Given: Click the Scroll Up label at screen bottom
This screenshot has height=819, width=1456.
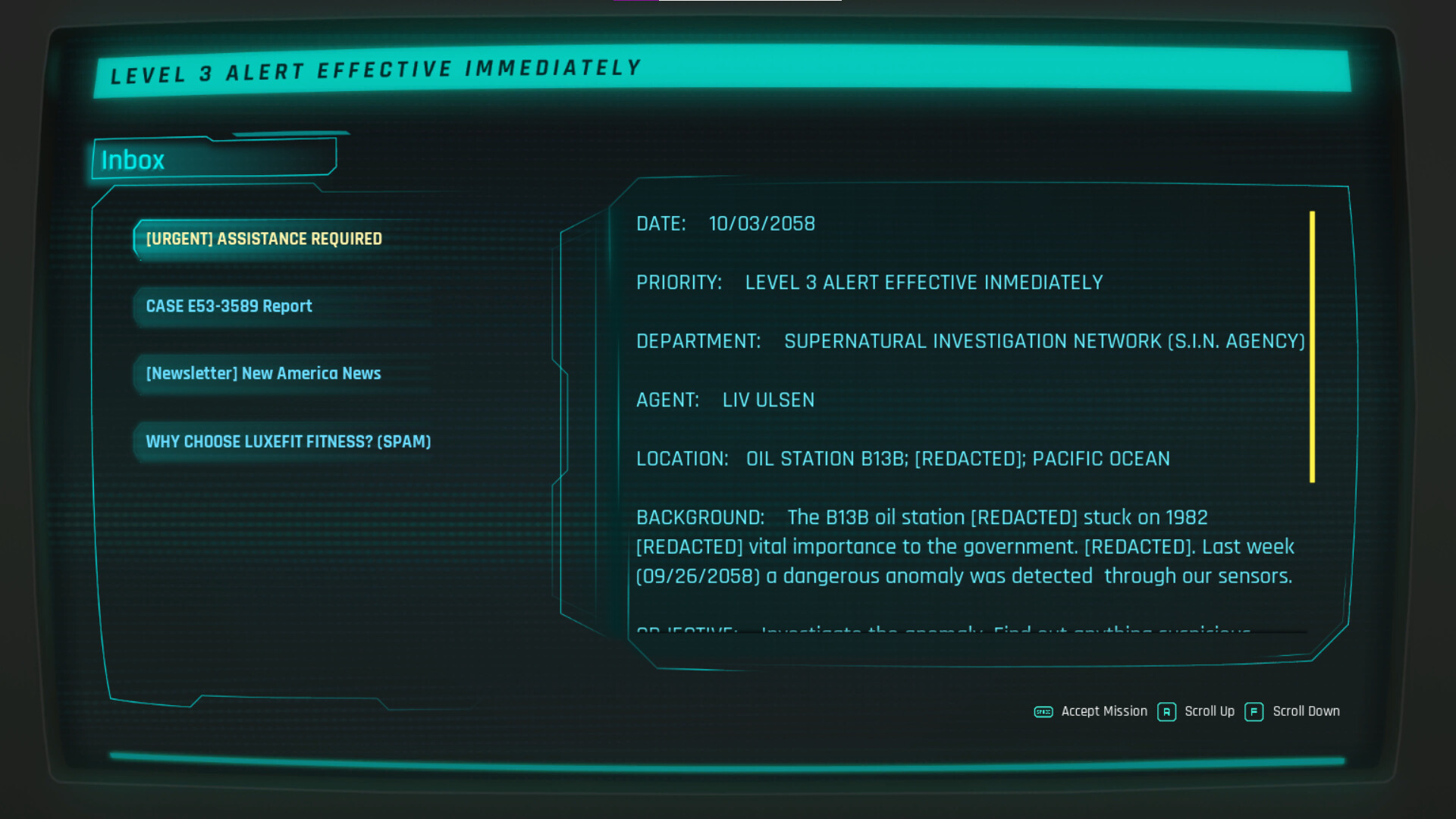Looking at the screenshot, I should [x=1210, y=711].
